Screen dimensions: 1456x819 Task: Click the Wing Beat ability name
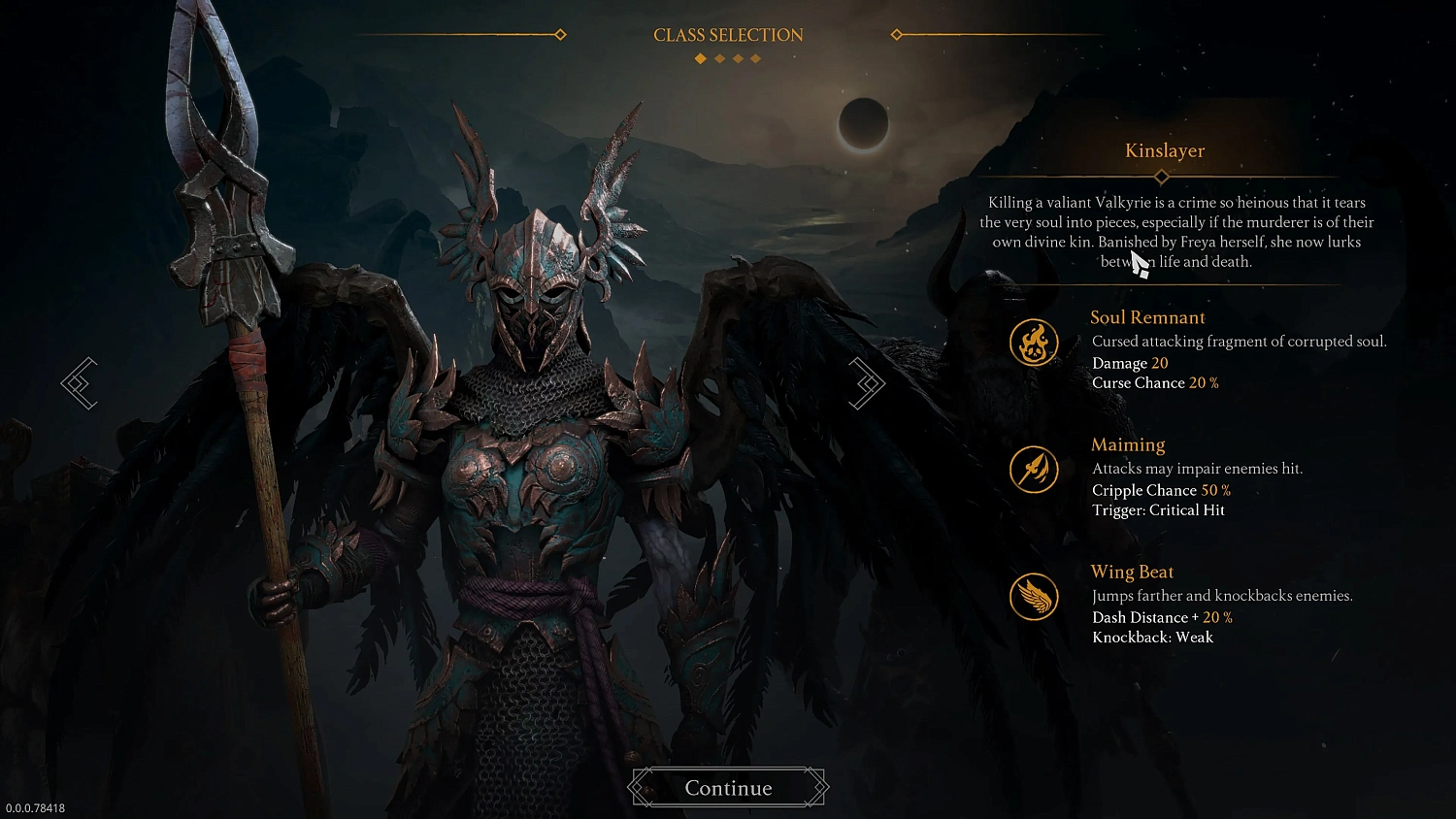coord(1132,572)
